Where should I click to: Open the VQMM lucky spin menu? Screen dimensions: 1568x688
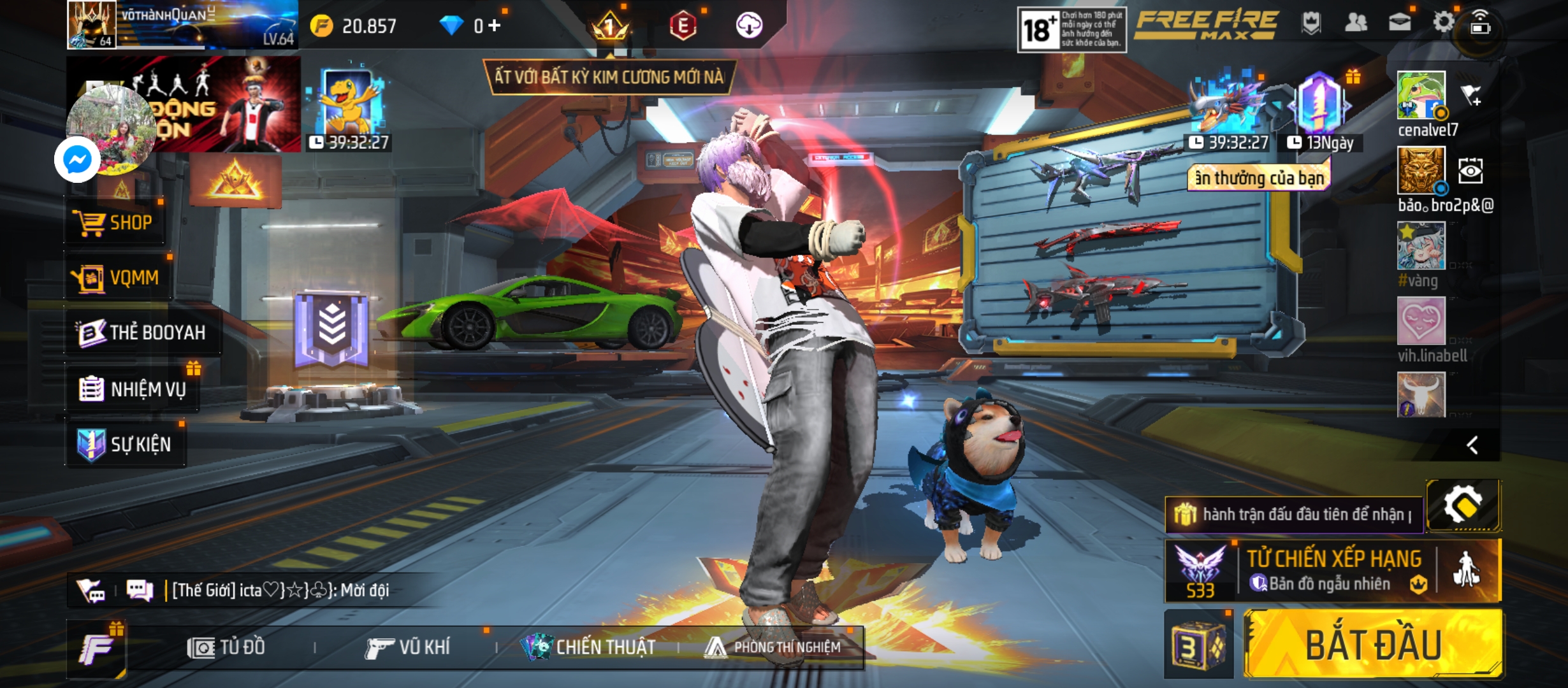(117, 278)
